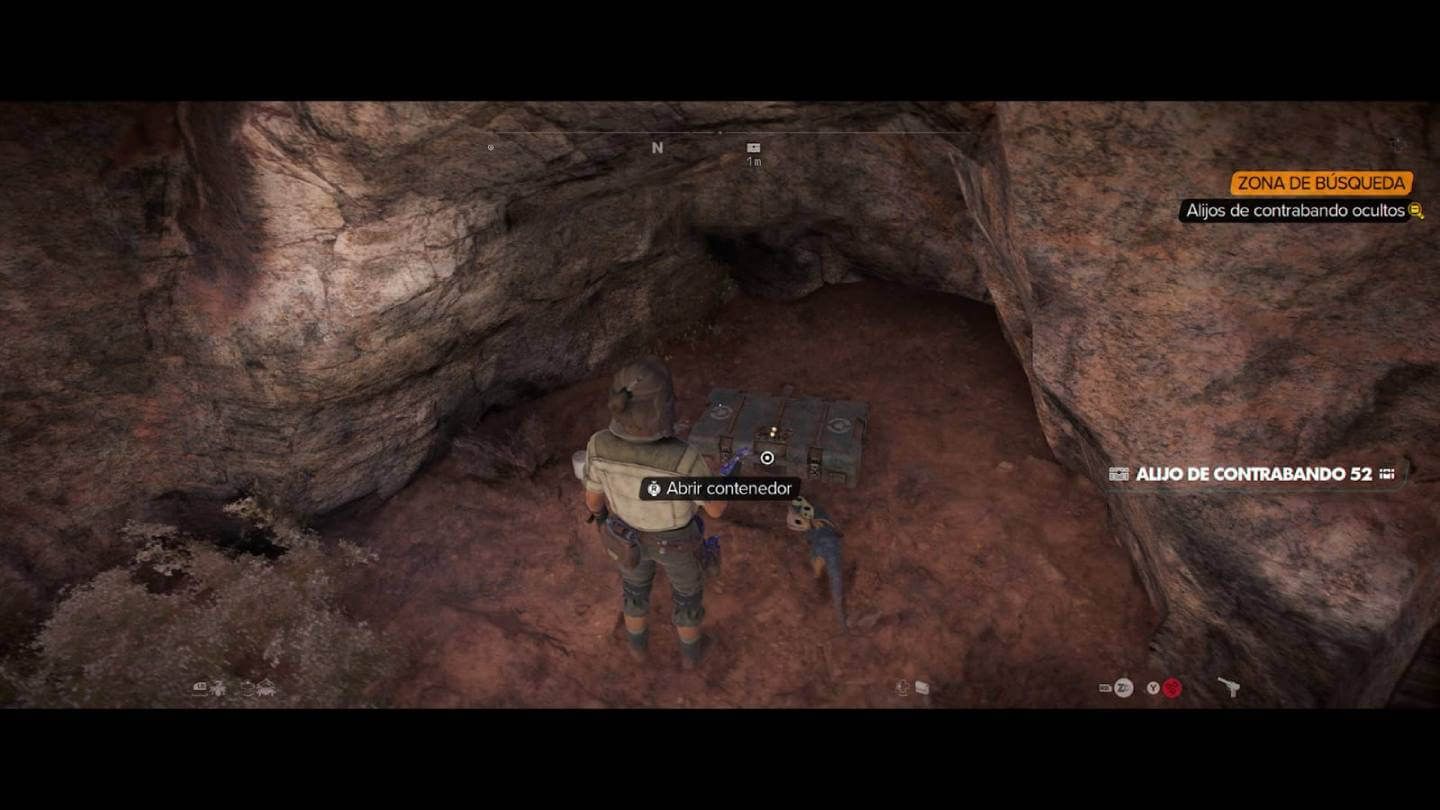Click the interaction dot on the crate
Image resolution: width=1440 pixels, height=810 pixels.
pyautogui.click(x=766, y=458)
